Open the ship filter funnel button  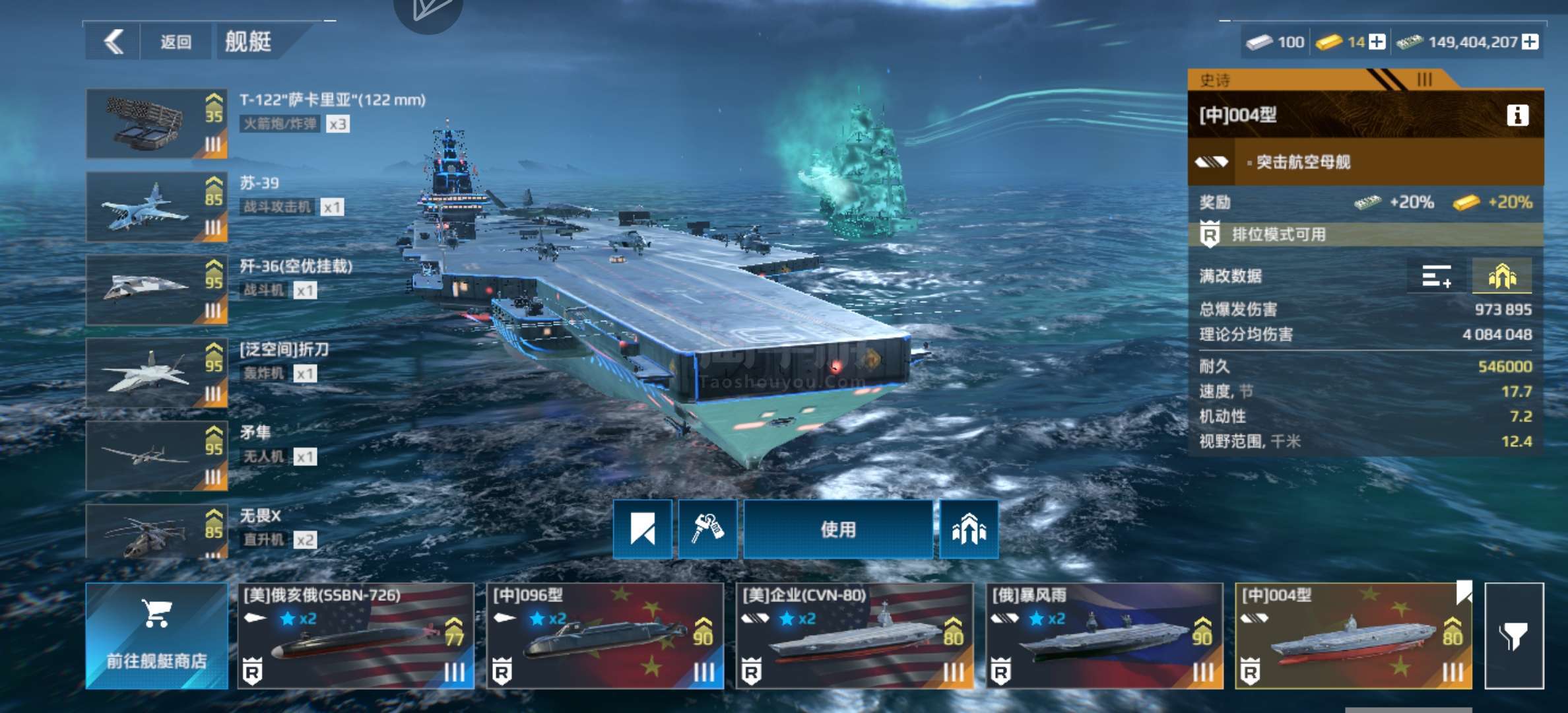[1514, 636]
